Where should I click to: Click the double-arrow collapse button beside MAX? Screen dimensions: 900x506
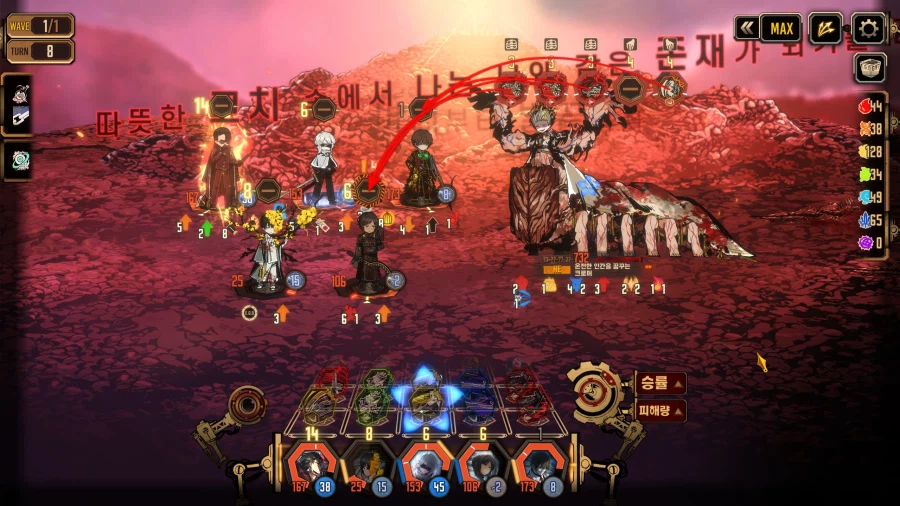[746, 28]
